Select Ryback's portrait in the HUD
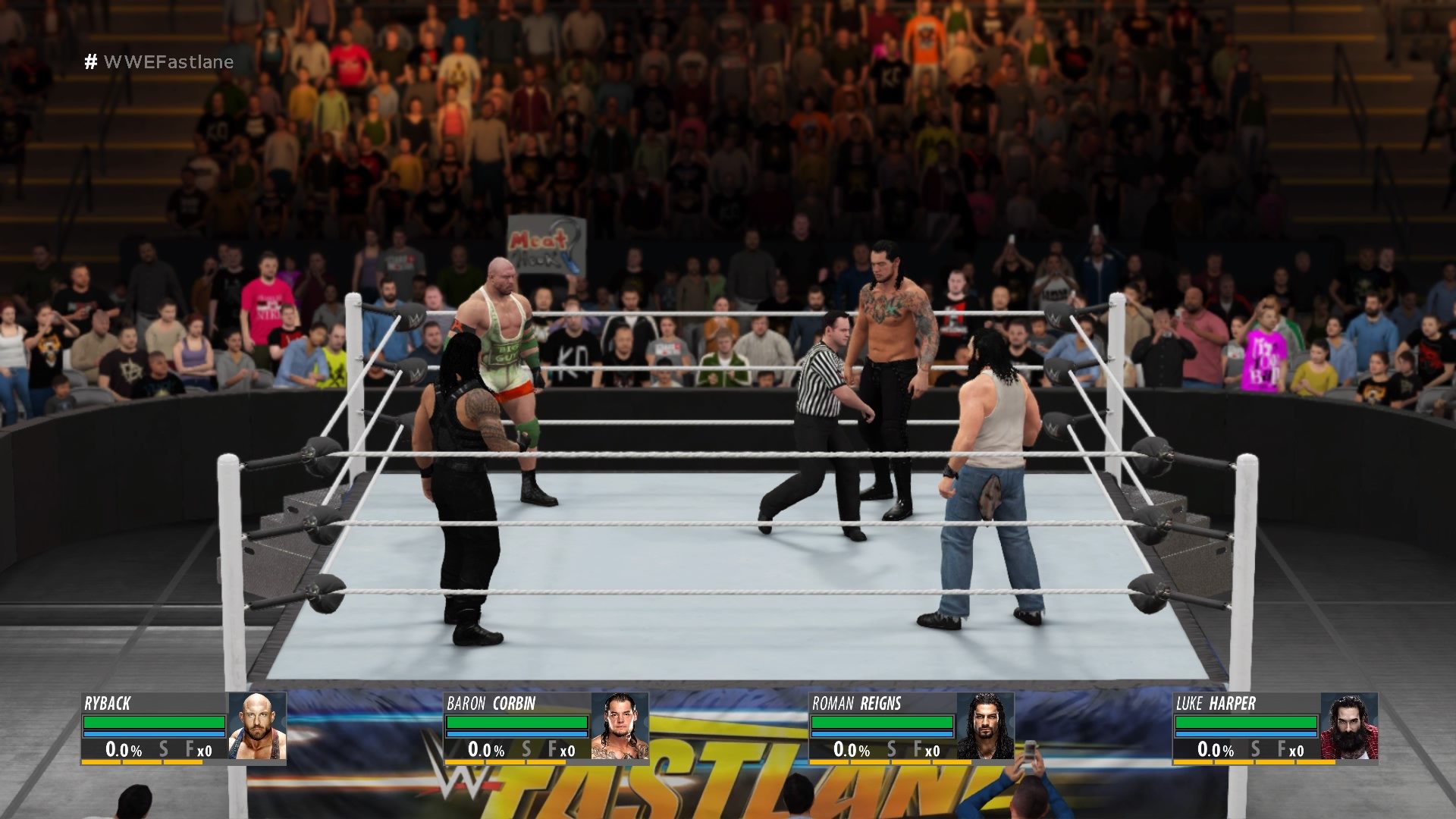This screenshot has height=819, width=1456. pyautogui.click(x=257, y=726)
